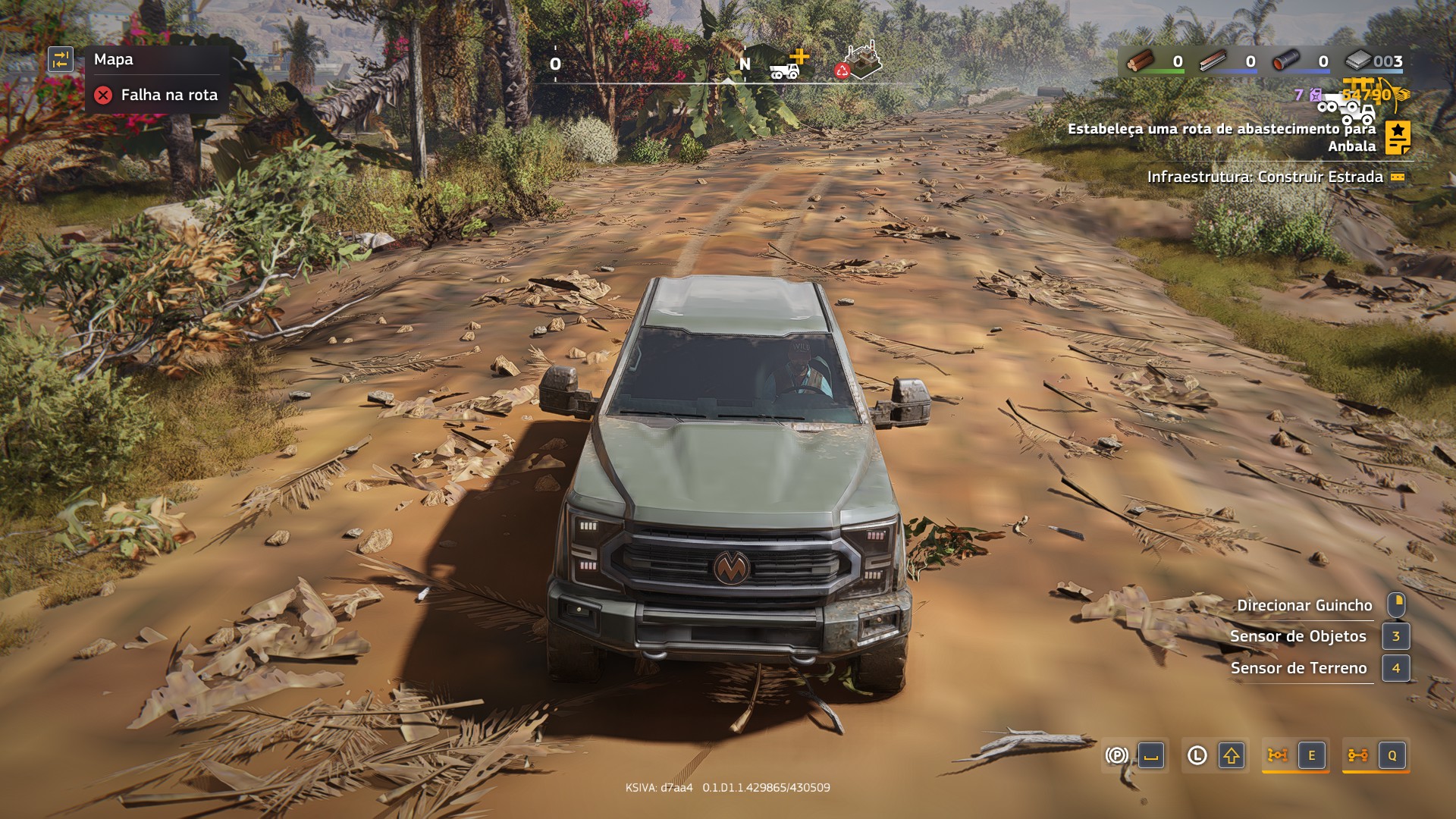Select the pipe resource icon
Image resolution: width=1456 pixels, height=819 pixels.
pos(1285,61)
